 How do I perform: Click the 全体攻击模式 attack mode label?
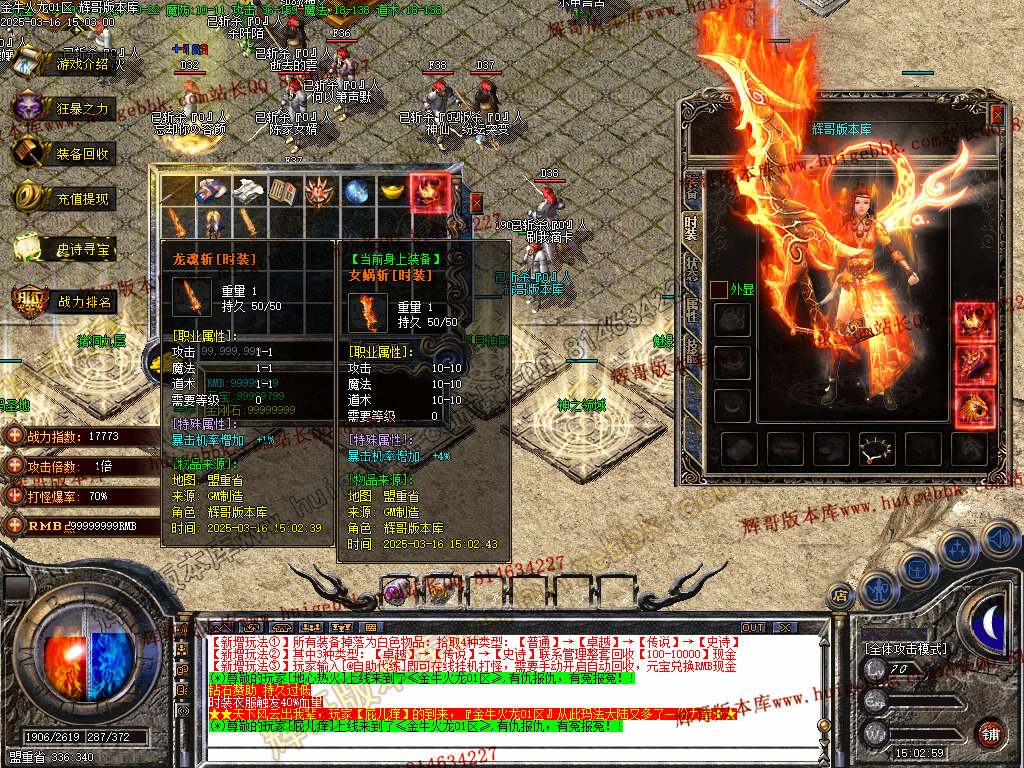pyautogui.click(x=907, y=648)
